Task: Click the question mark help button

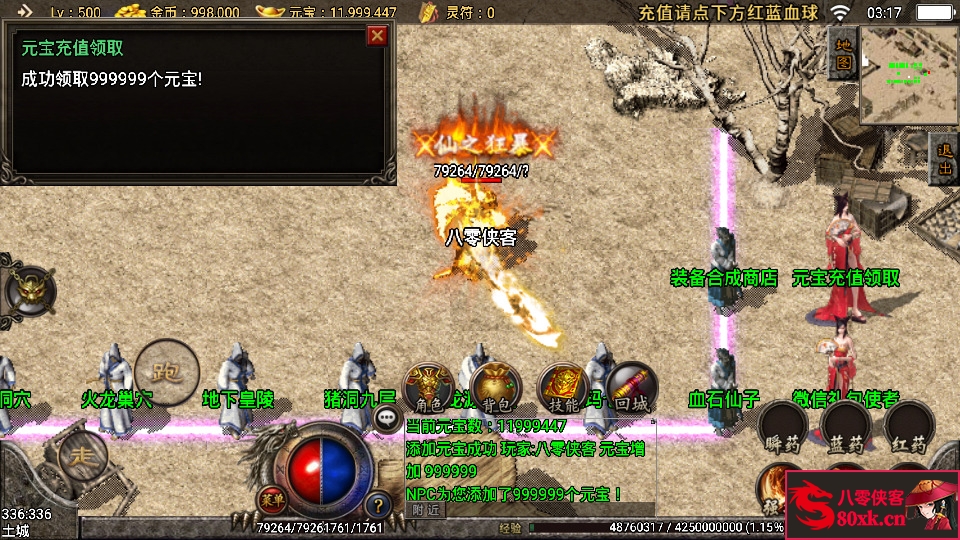Action: (x=377, y=505)
